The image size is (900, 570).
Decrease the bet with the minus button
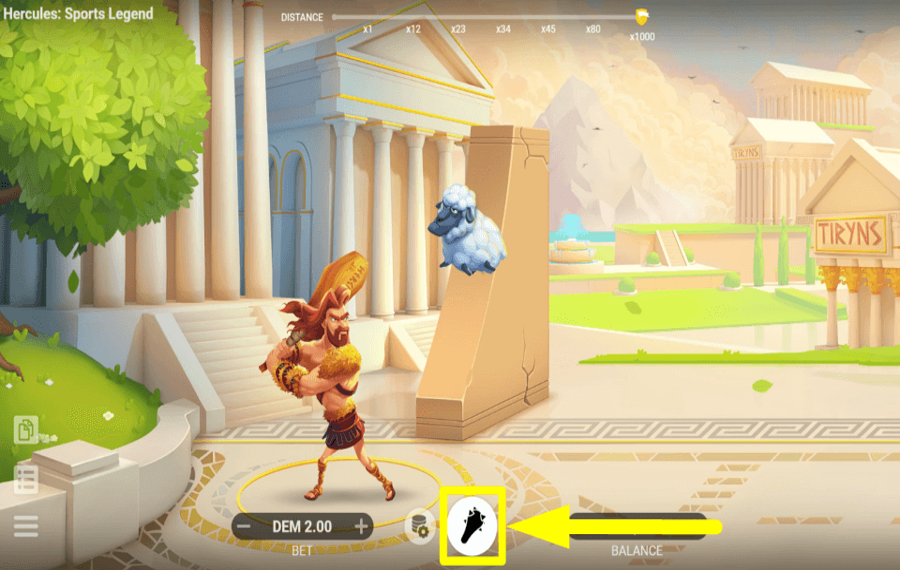pos(243,526)
